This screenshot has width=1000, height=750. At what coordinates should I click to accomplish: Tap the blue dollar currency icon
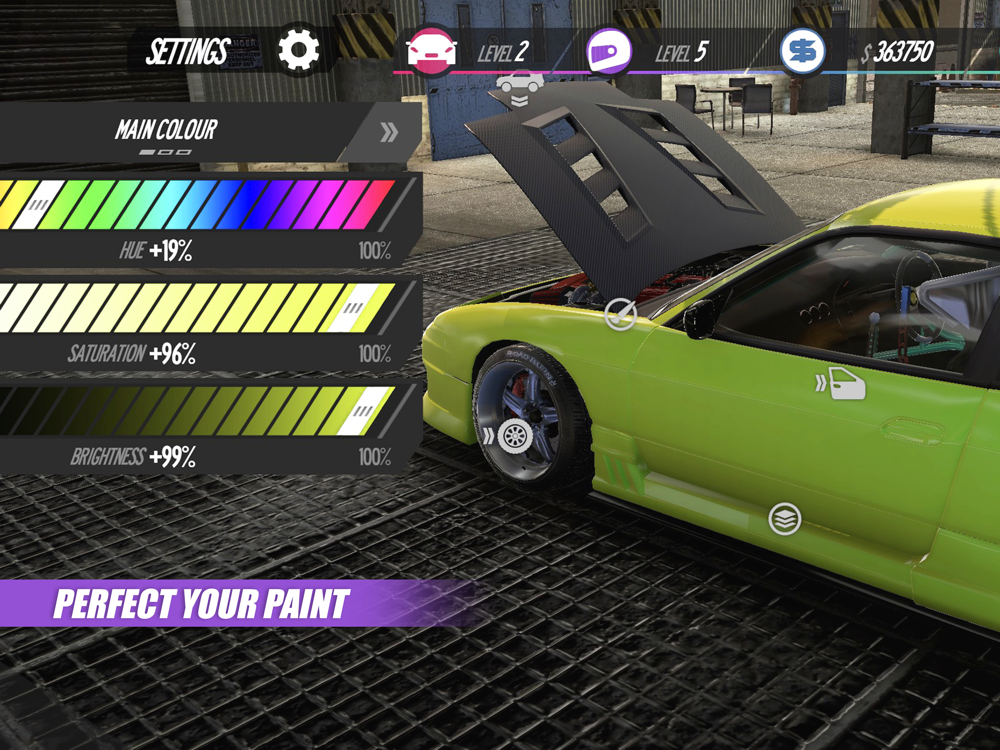(x=802, y=51)
